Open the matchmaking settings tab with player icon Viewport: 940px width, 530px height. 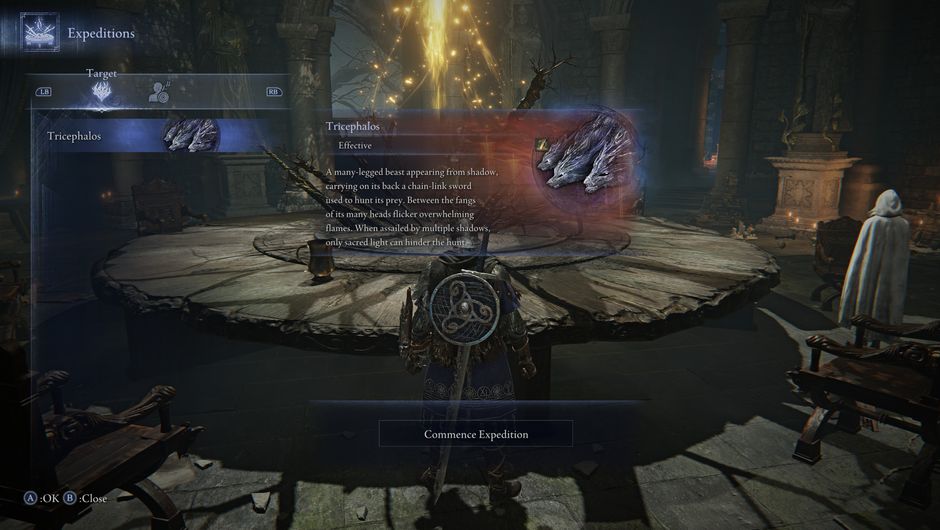coord(158,93)
